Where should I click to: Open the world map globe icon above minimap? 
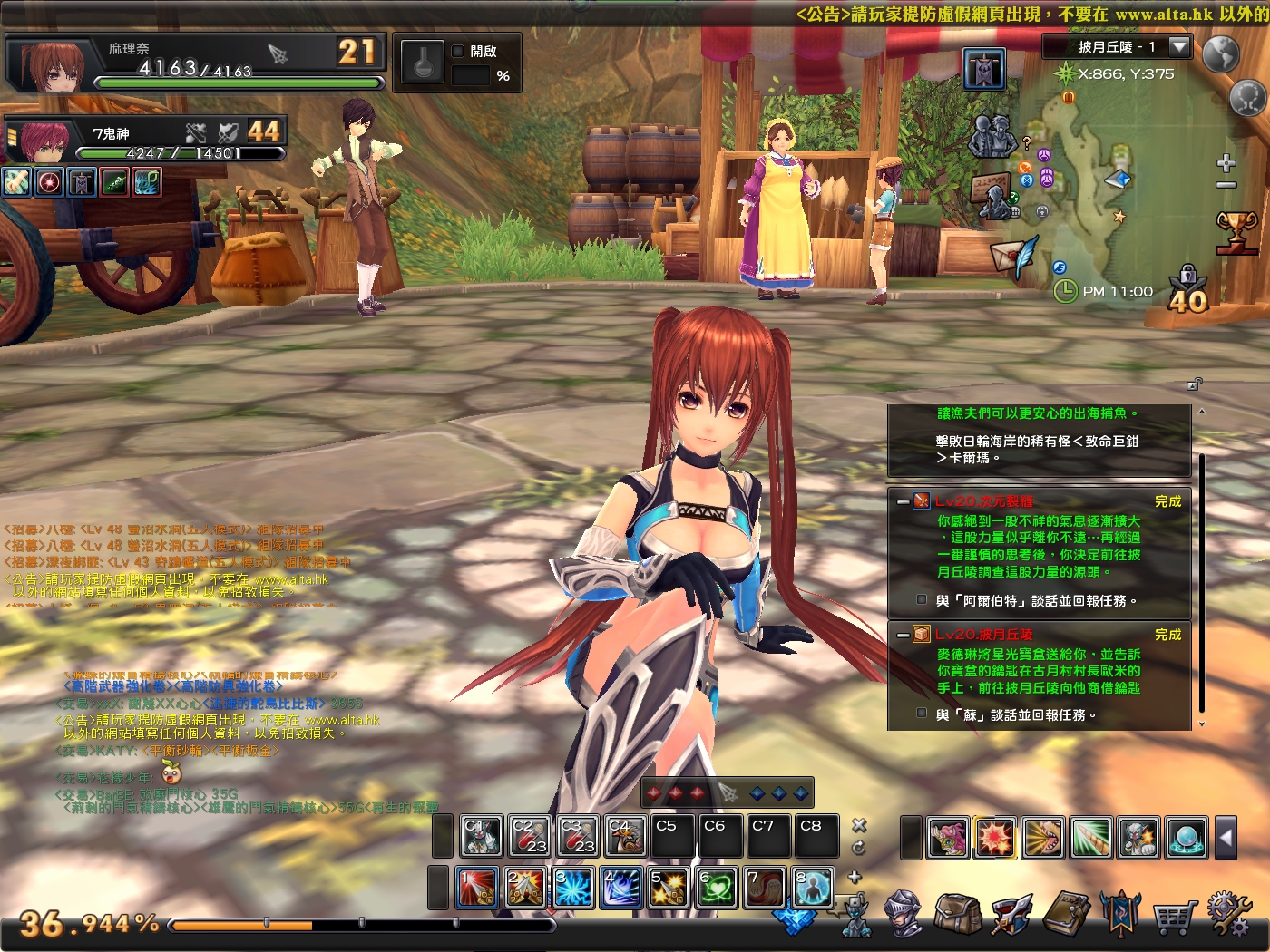tap(1222, 54)
